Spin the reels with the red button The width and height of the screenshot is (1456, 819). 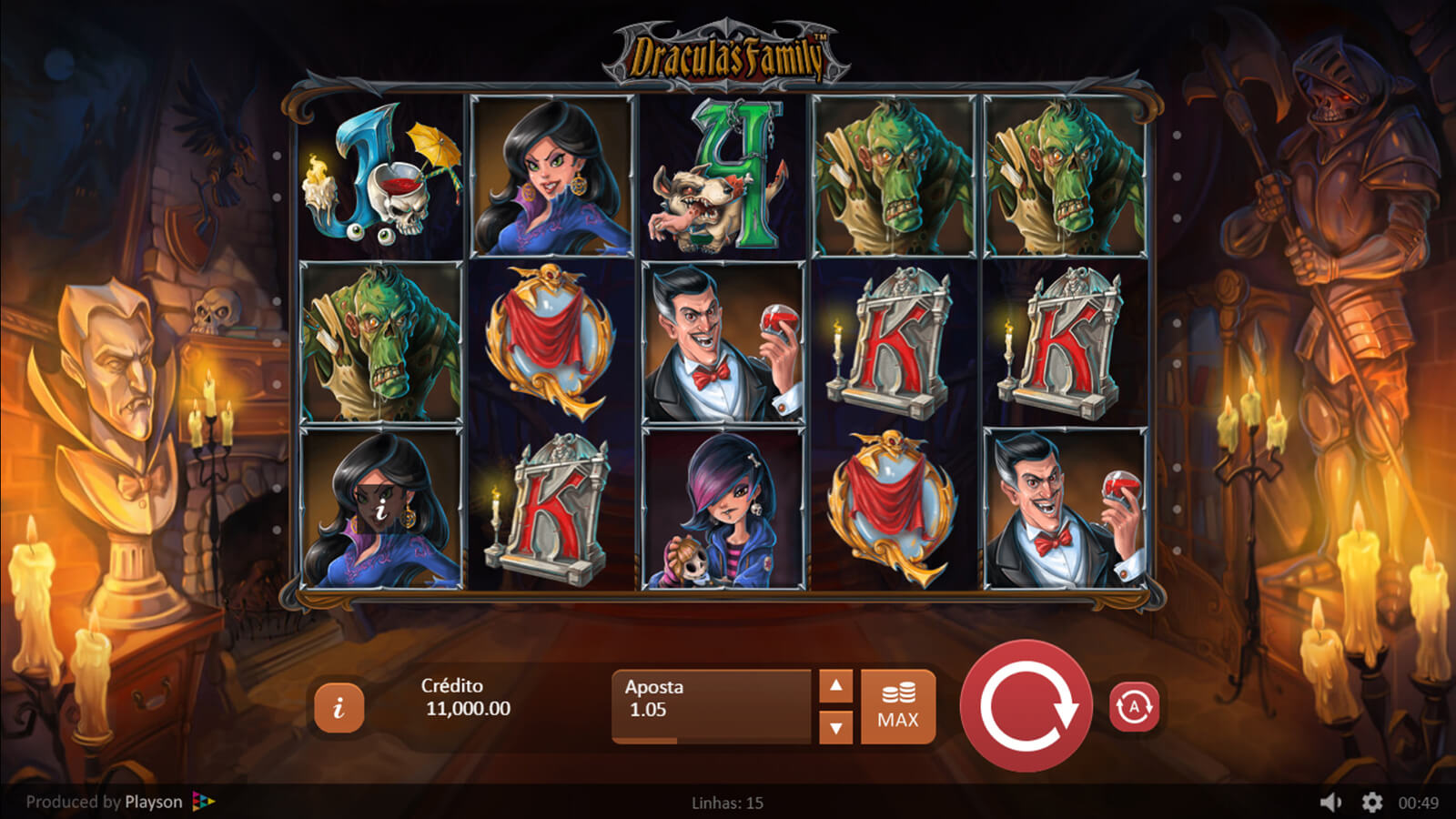pos(1026,706)
